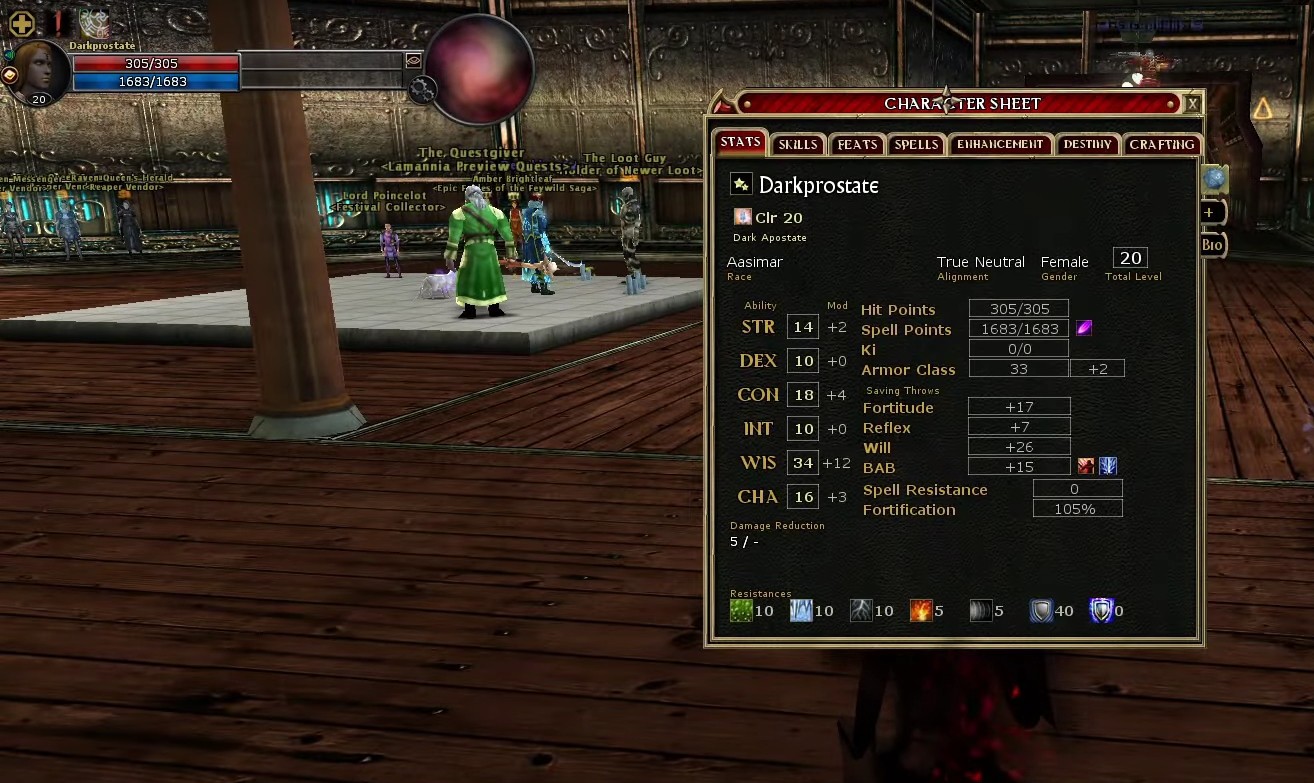This screenshot has height=783, width=1314.
Task: Click the blue attack icon beside BAB
Action: pyautogui.click(x=1108, y=466)
